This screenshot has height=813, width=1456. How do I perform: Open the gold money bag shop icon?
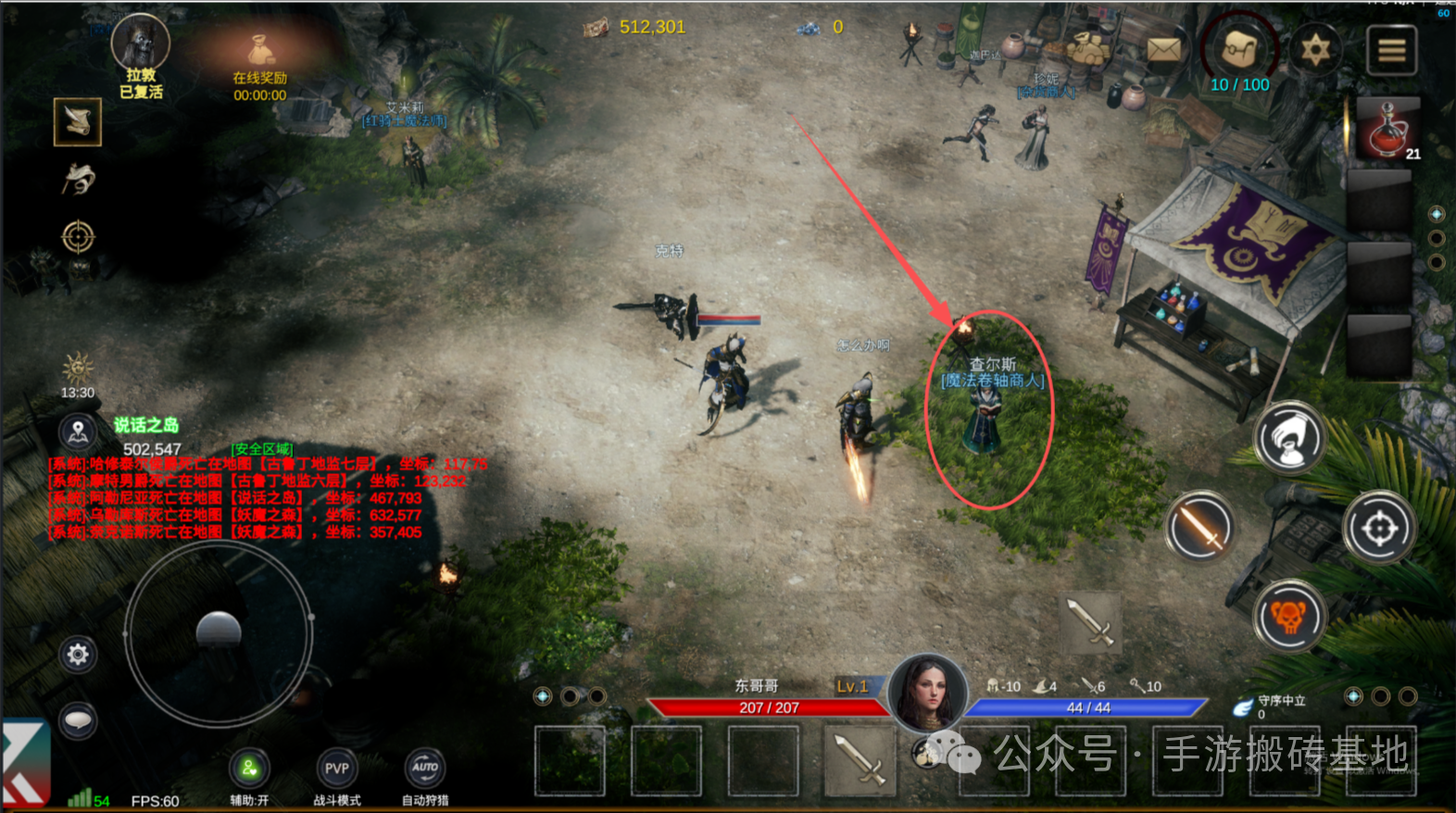pyautogui.click(x=1089, y=46)
